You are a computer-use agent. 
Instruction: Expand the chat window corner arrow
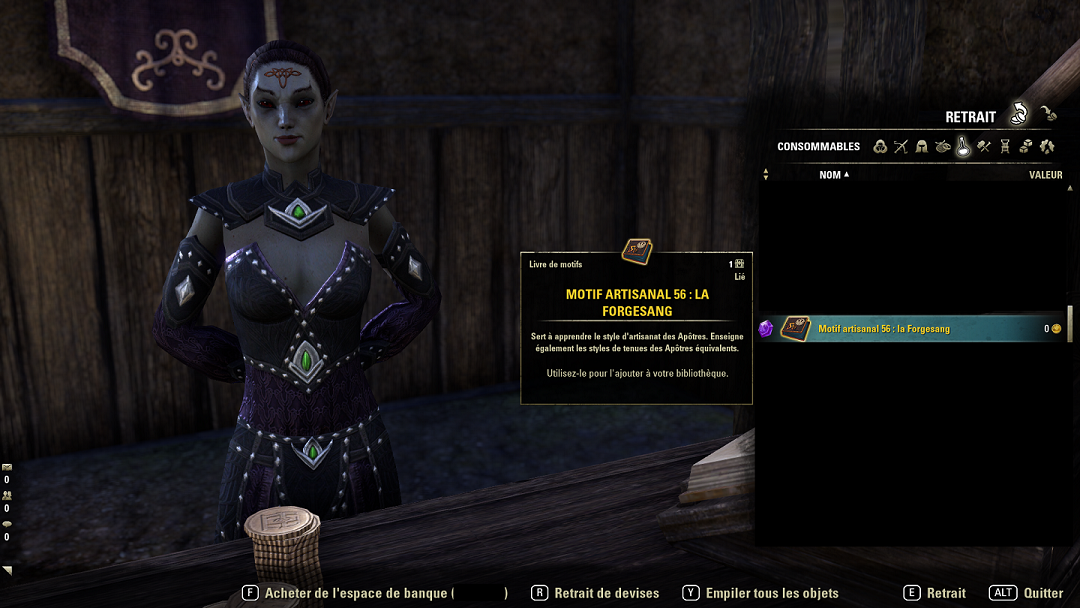click(x=7, y=571)
